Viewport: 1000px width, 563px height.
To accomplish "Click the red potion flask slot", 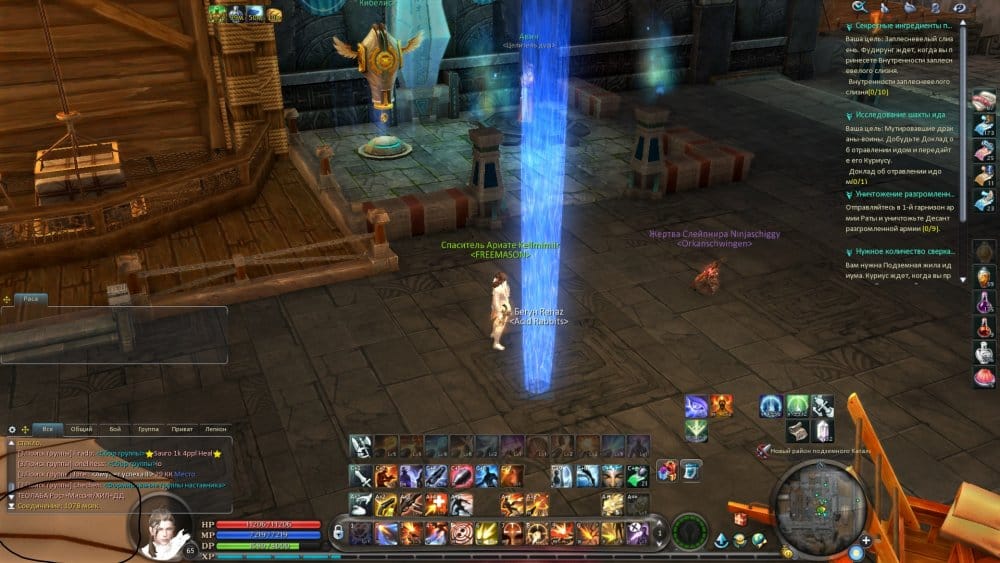I will tap(984, 327).
